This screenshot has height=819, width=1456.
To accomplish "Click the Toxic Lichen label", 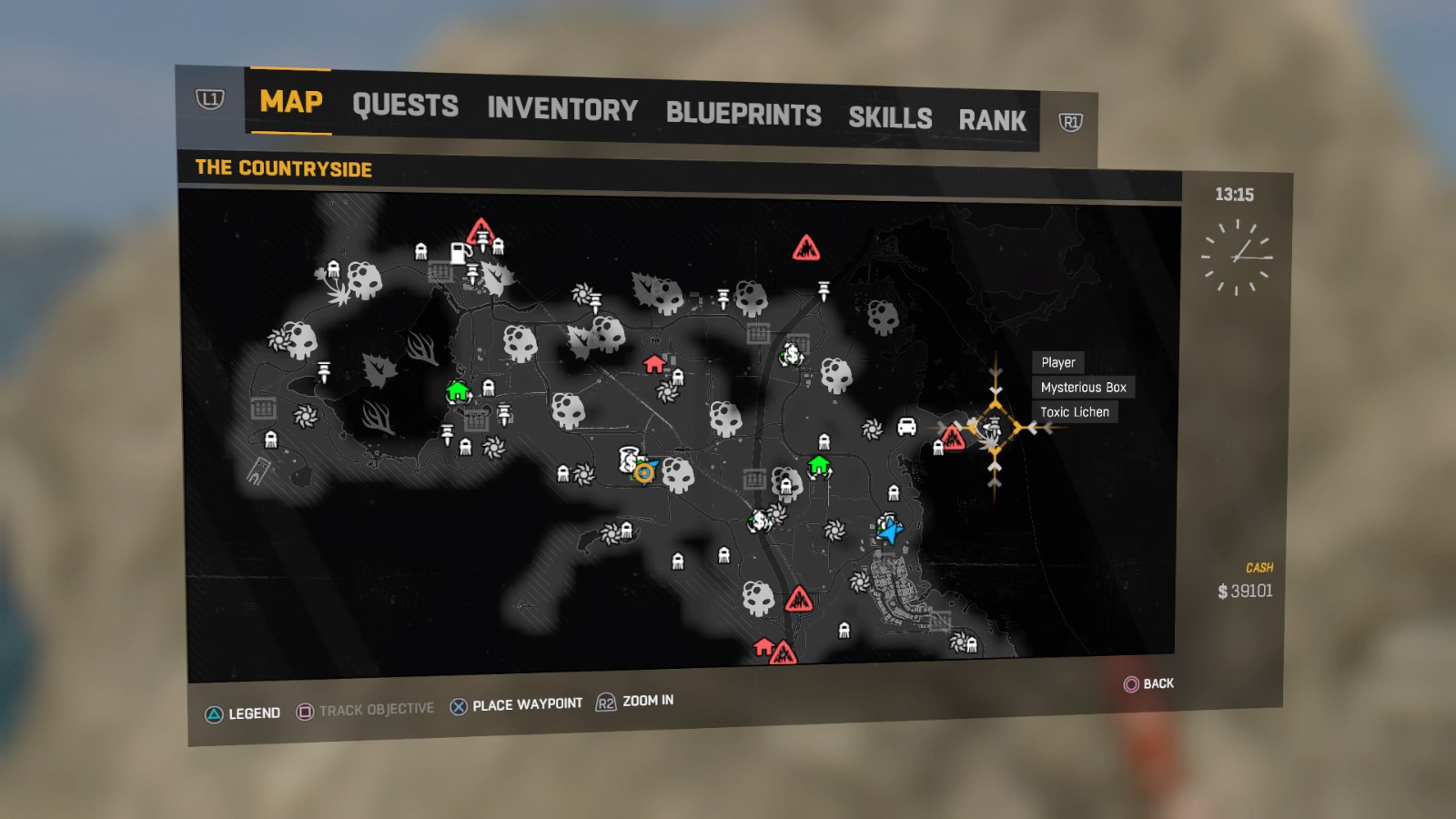I will point(1077,411).
